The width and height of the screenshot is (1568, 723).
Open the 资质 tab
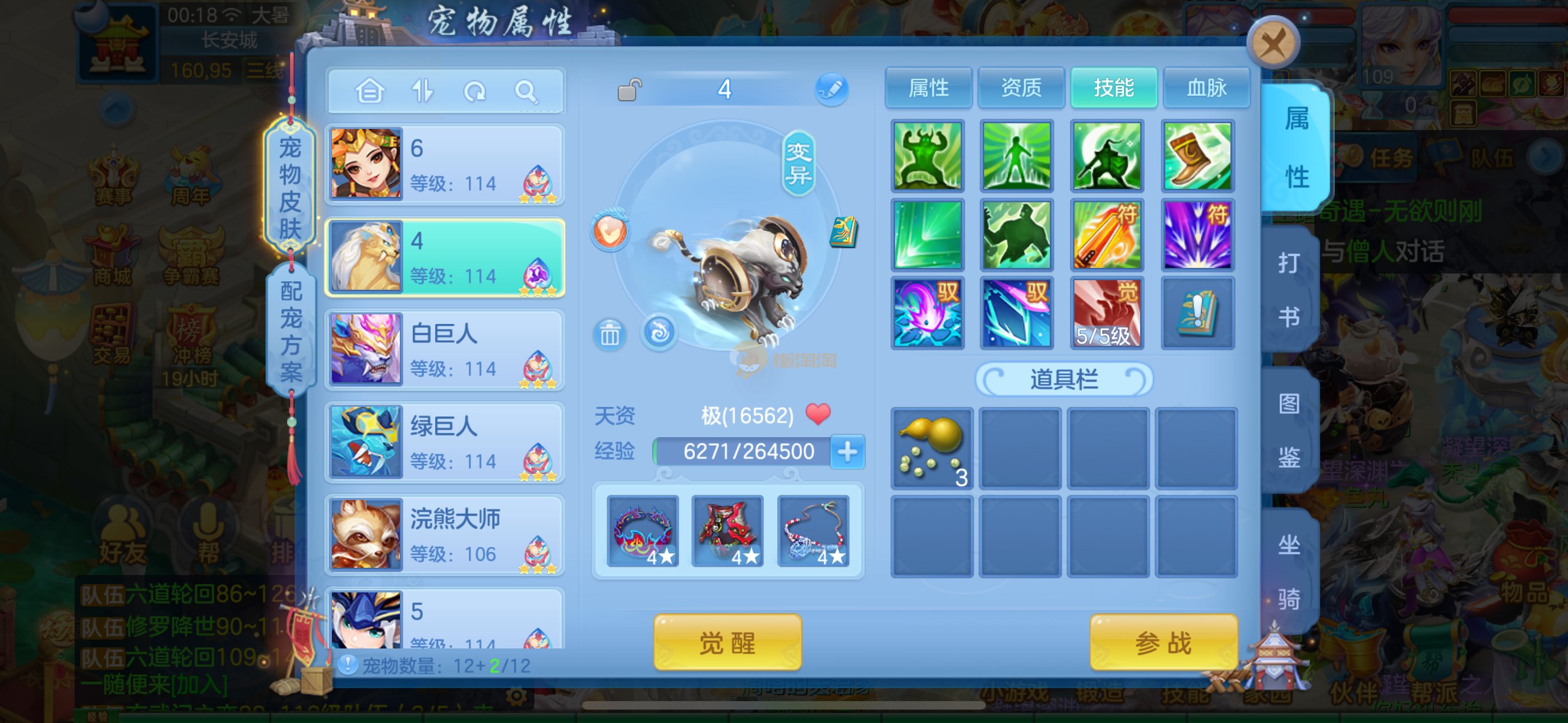coord(1021,88)
